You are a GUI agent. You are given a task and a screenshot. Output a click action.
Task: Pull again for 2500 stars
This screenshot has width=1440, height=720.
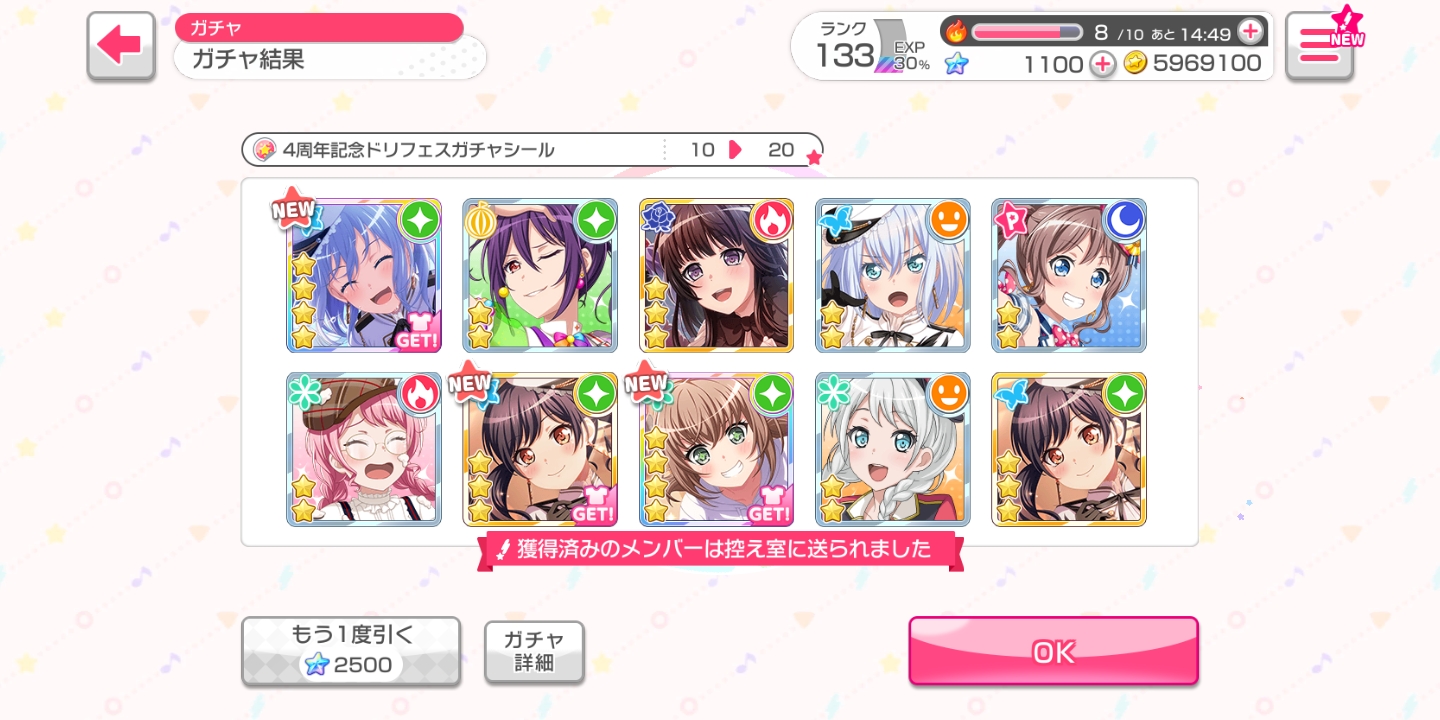[351, 651]
